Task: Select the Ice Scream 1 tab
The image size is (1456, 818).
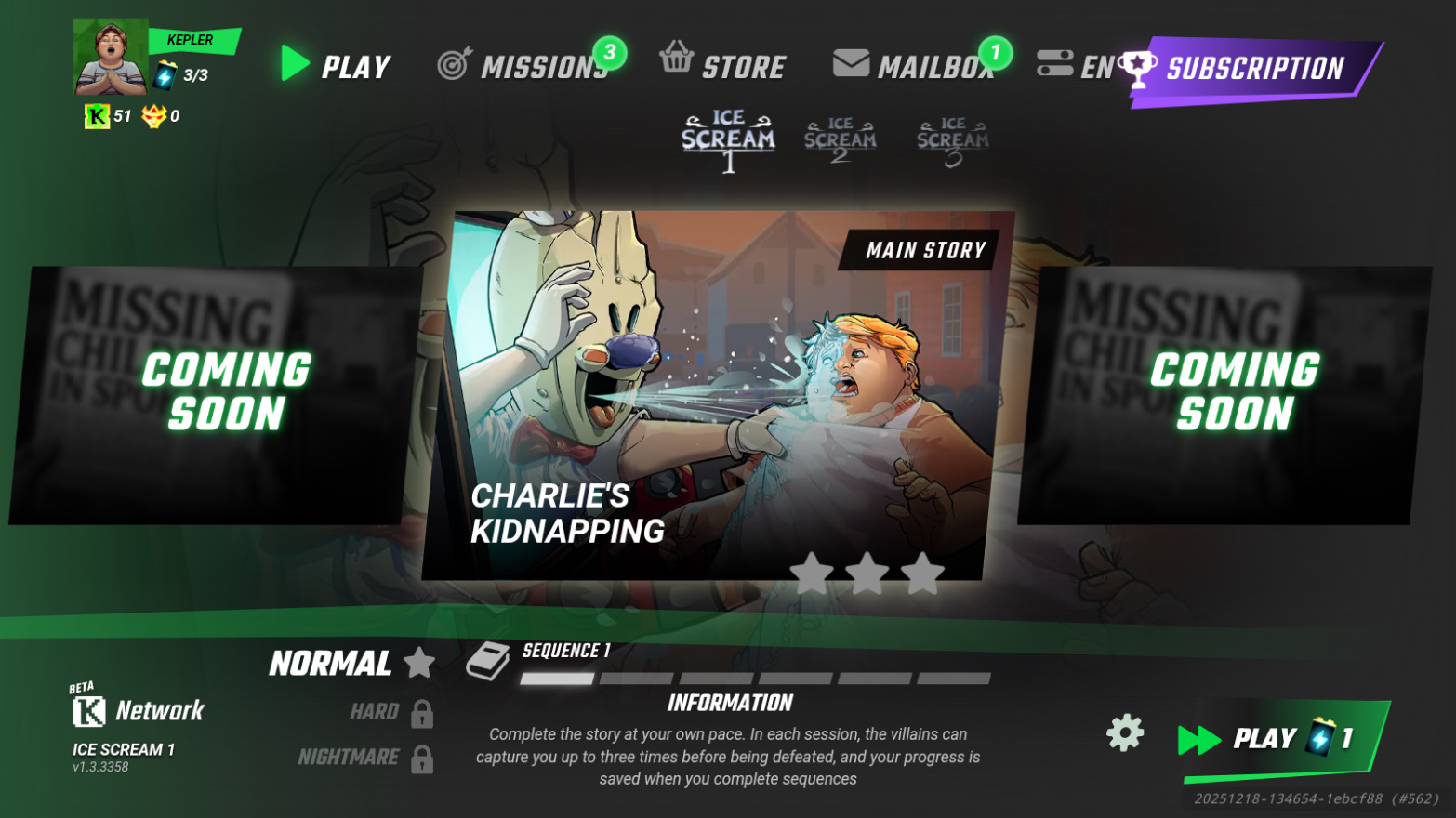Action: click(x=728, y=140)
